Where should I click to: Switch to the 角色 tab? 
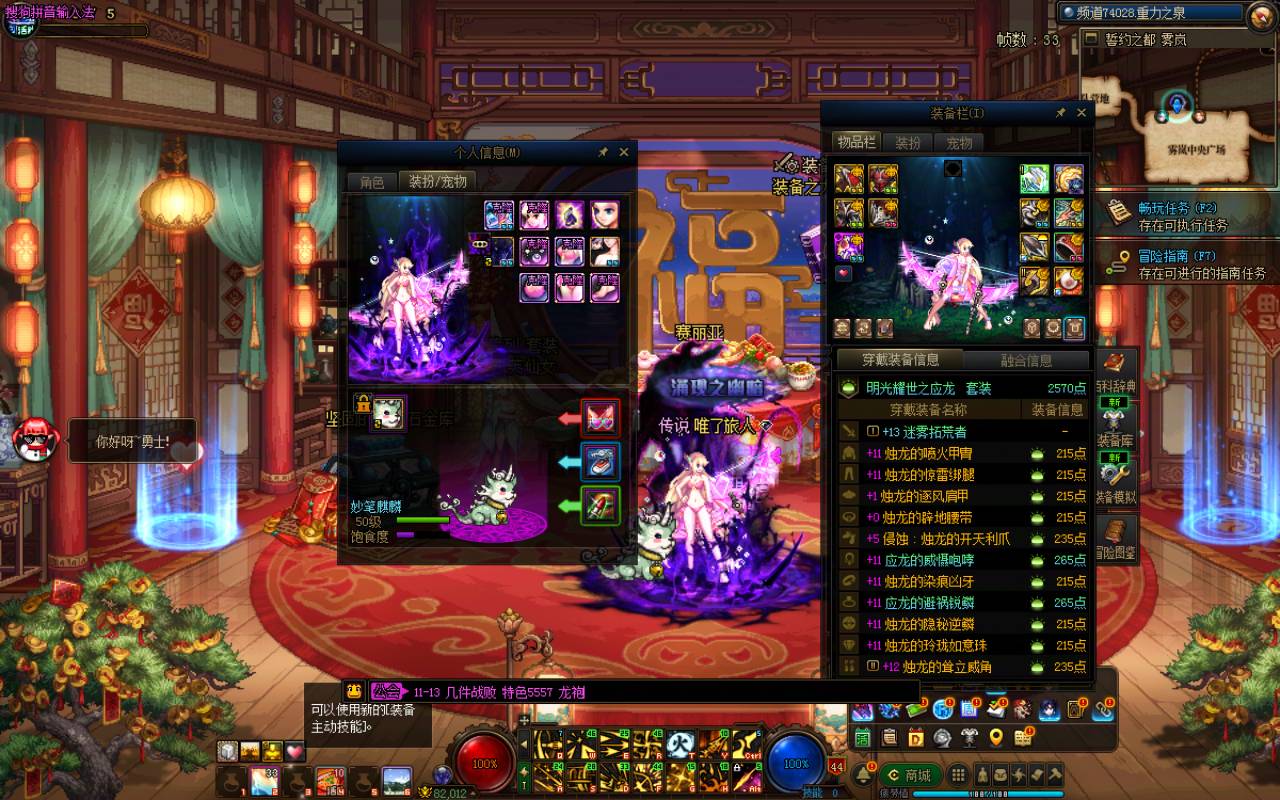372,182
